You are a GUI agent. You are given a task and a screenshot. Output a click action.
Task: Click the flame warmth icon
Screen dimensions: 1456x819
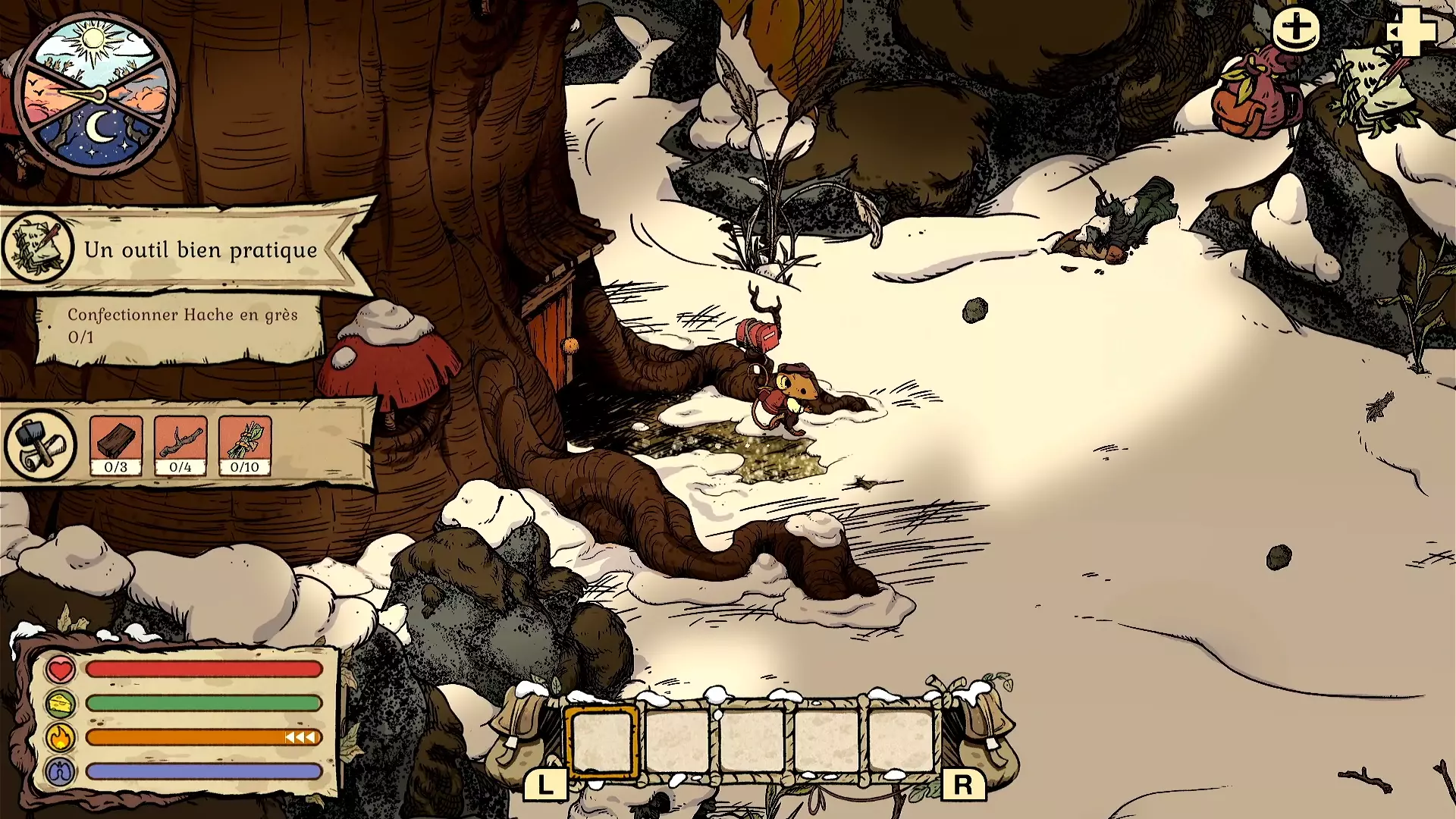pyautogui.click(x=61, y=737)
